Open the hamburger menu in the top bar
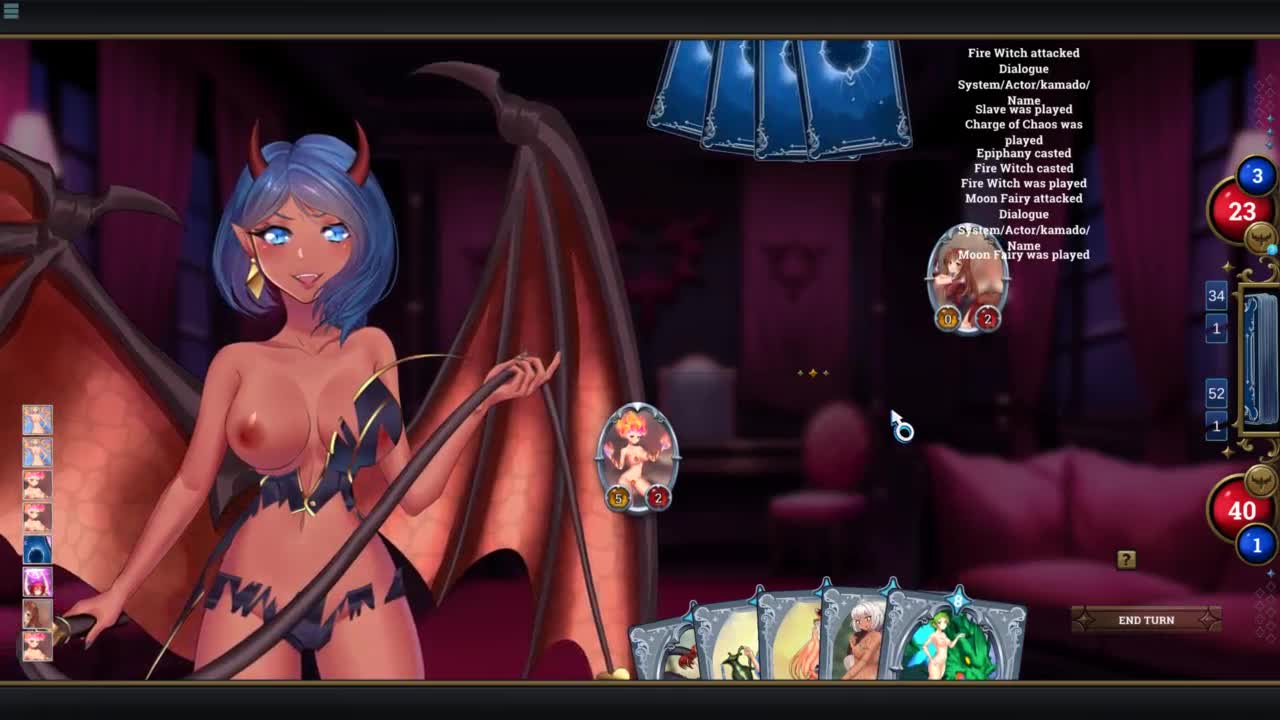Image resolution: width=1280 pixels, height=720 pixels. pyautogui.click(x=11, y=10)
